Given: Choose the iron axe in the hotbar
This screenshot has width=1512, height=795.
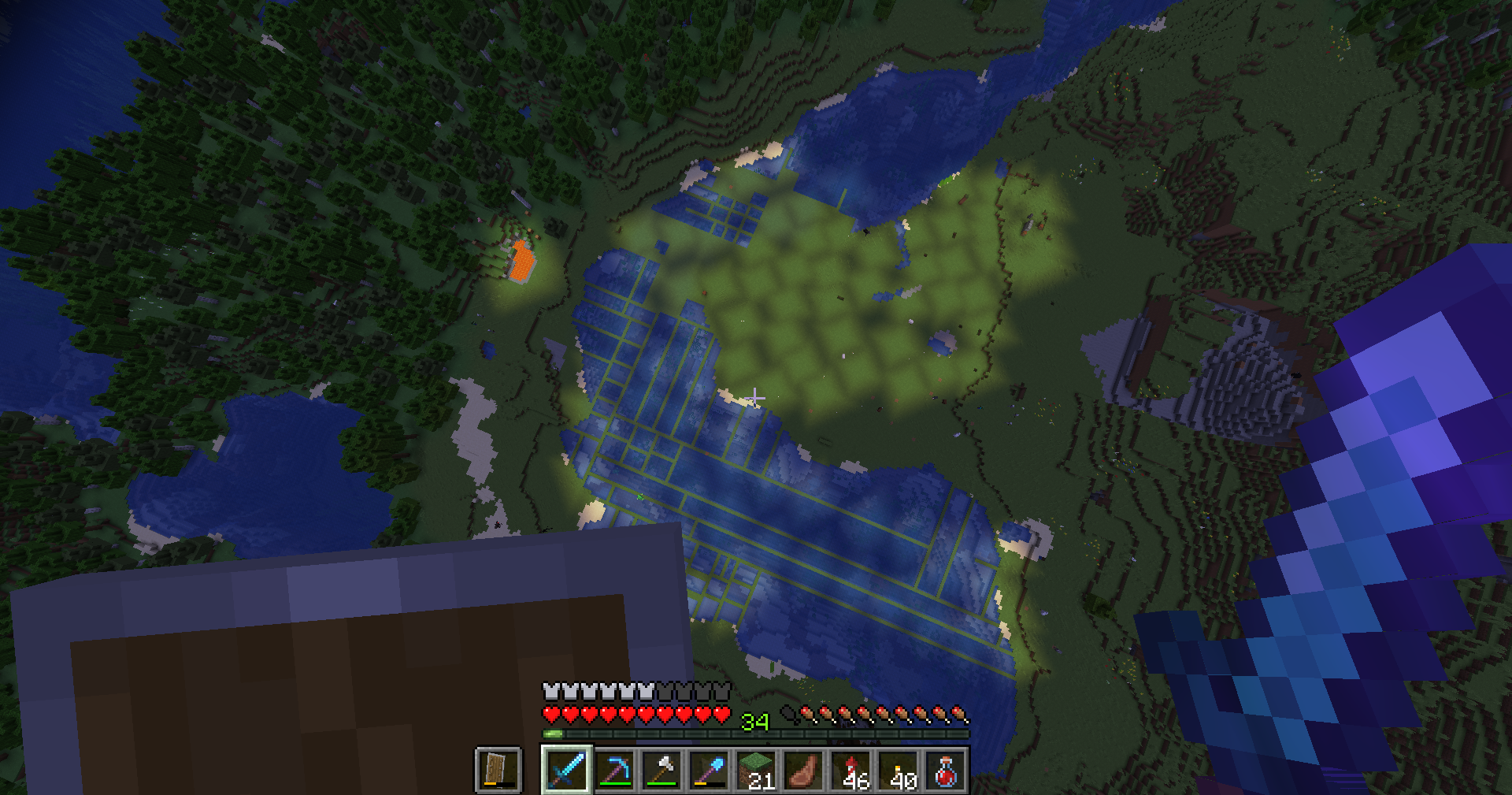Looking at the screenshot, I should [x=661, y=770].
